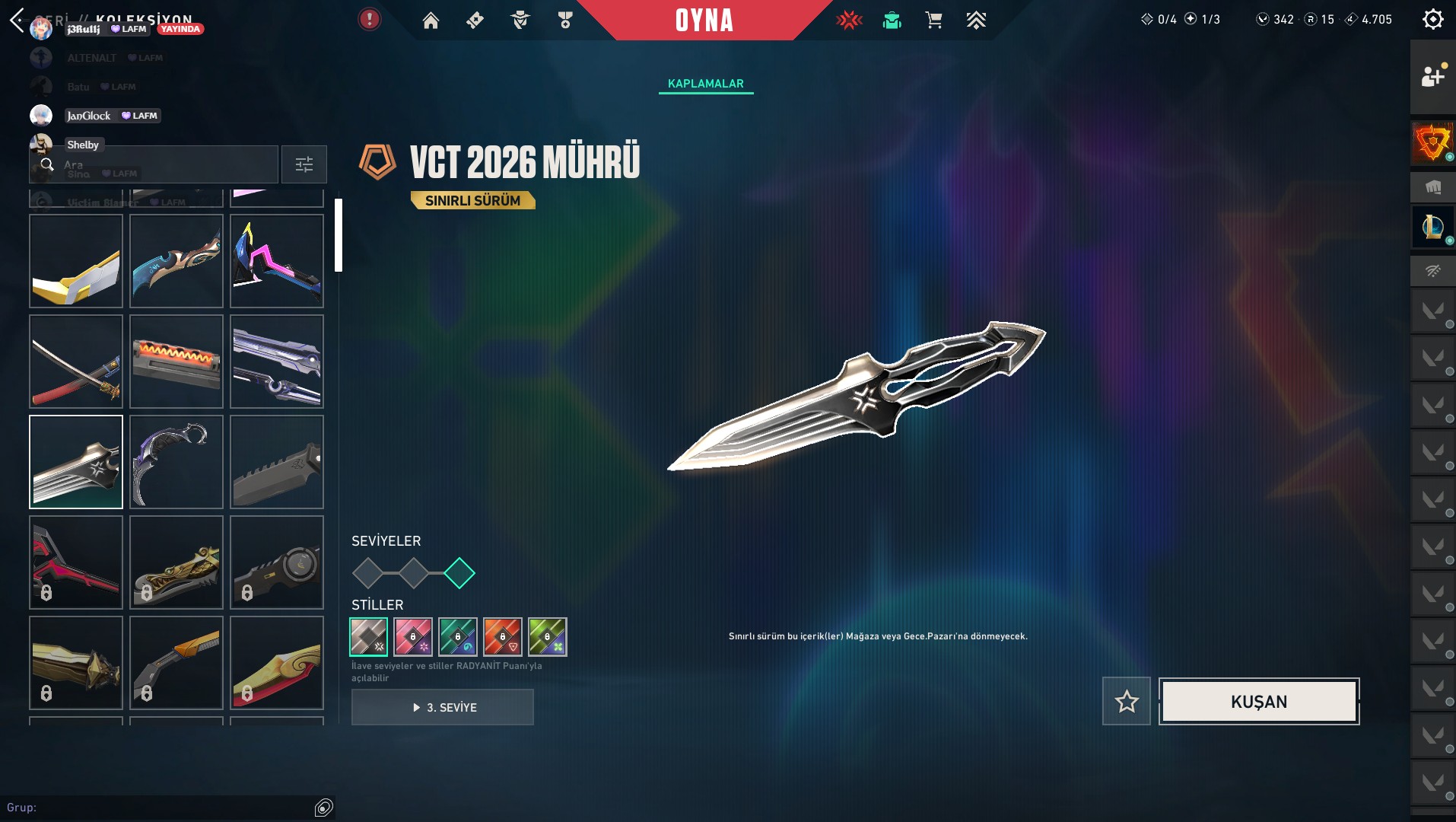This screenshot has height=822, width=1456.
Task: Equip the skin with KUŞAN button
Action: tap(1259, 702)
